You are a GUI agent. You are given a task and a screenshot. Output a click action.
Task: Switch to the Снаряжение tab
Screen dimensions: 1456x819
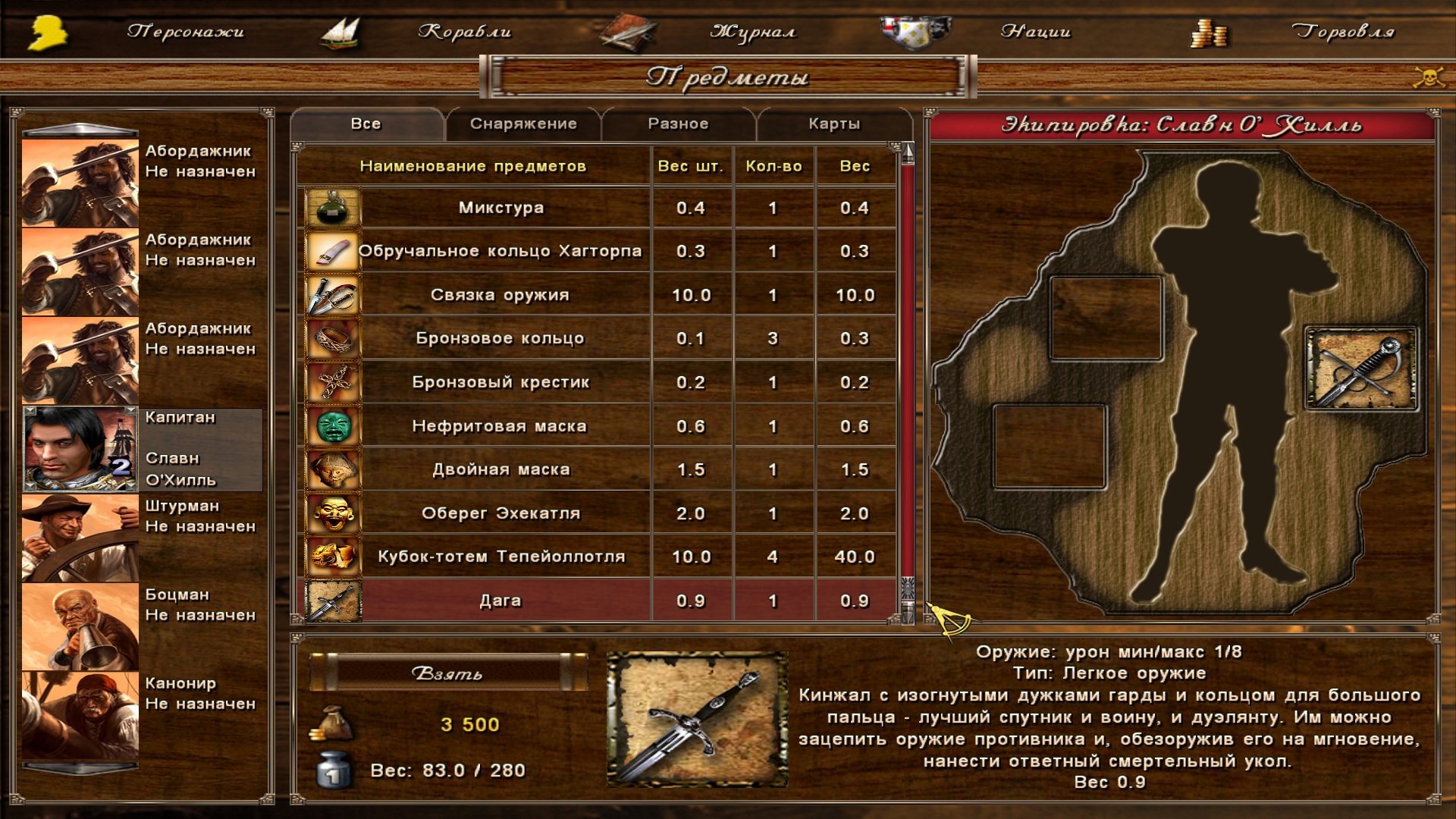523,124
